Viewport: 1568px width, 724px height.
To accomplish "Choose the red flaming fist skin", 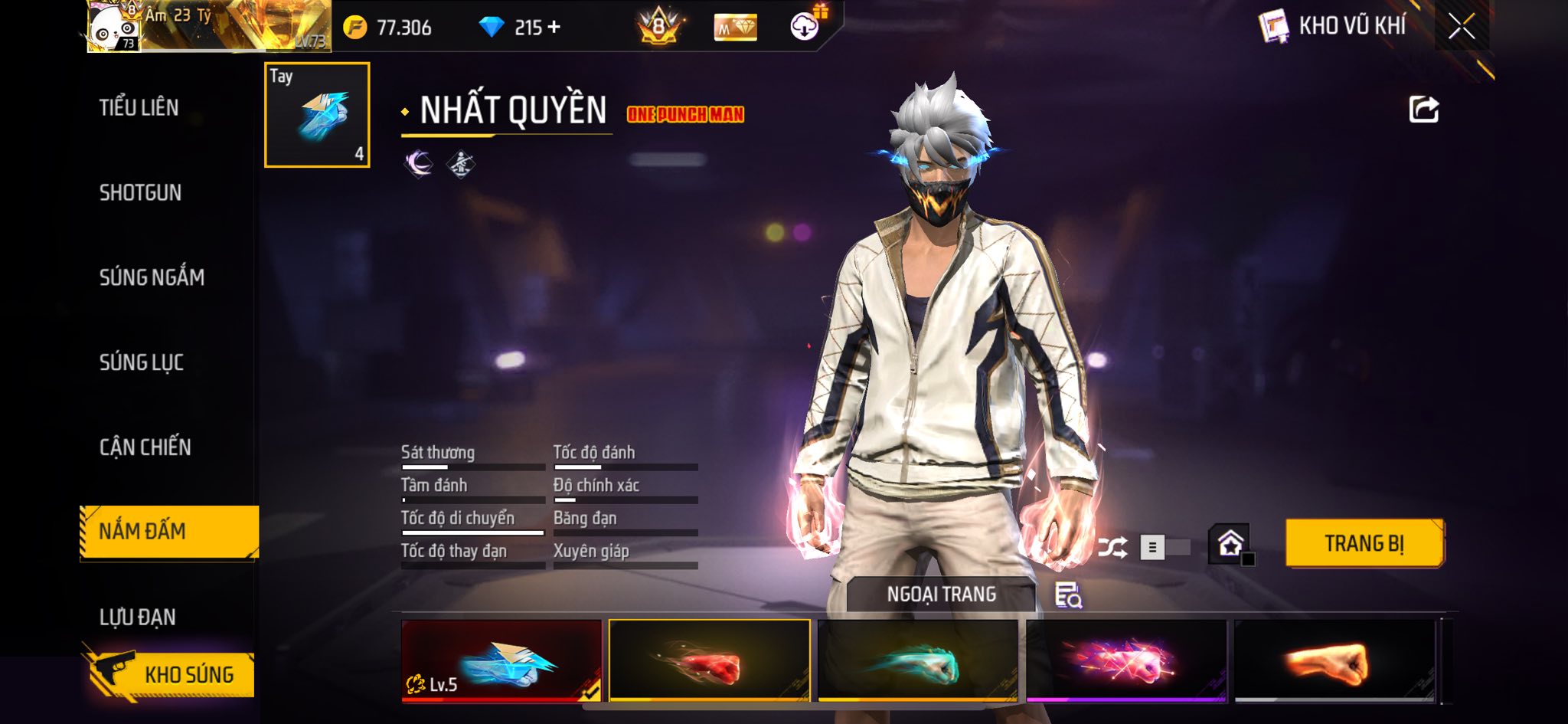I will 709,660.
